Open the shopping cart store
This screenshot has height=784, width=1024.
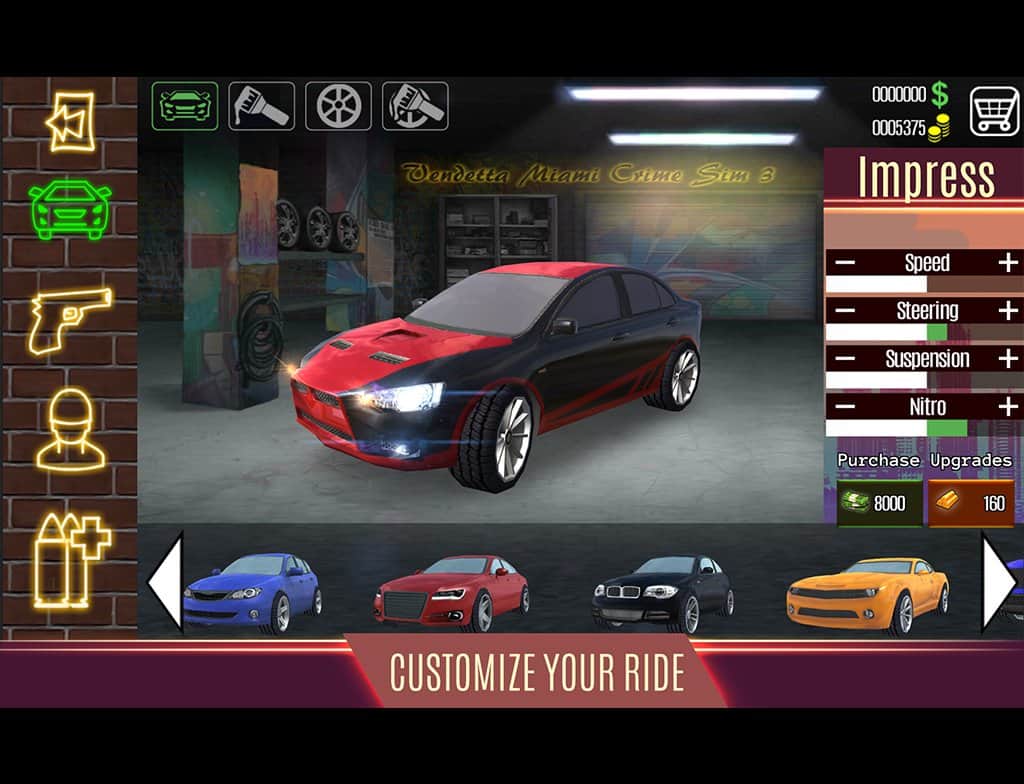click(x=994, y=110)
